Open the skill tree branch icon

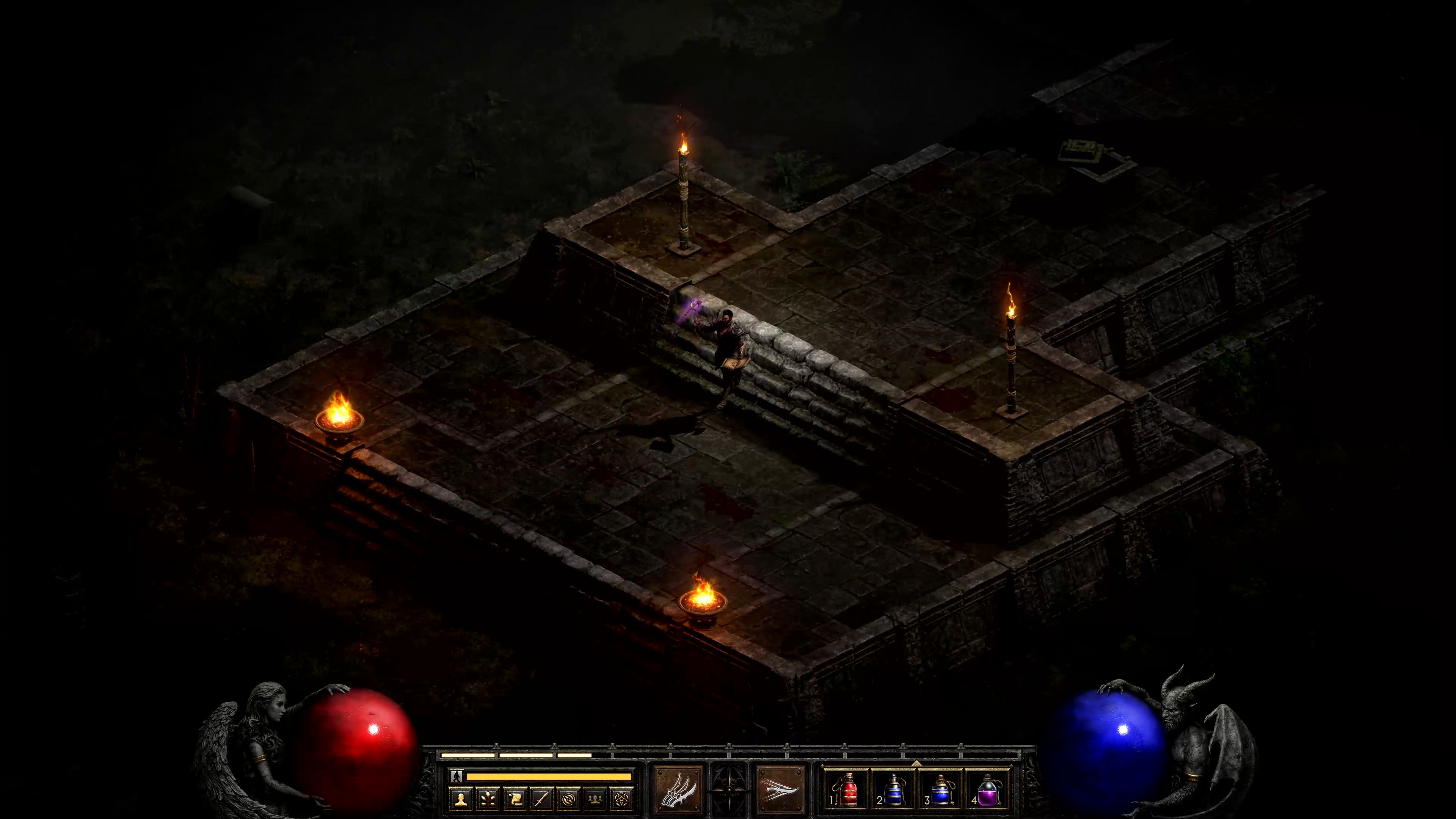pyautogui.click(x=488, y=799)
